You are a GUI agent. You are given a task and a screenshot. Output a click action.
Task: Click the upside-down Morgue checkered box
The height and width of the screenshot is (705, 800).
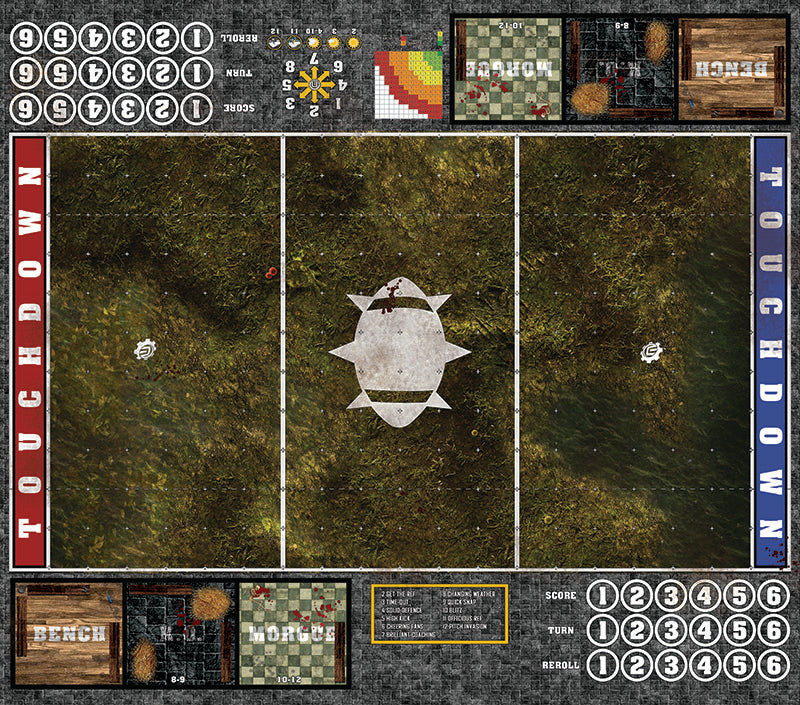(508, 69)
